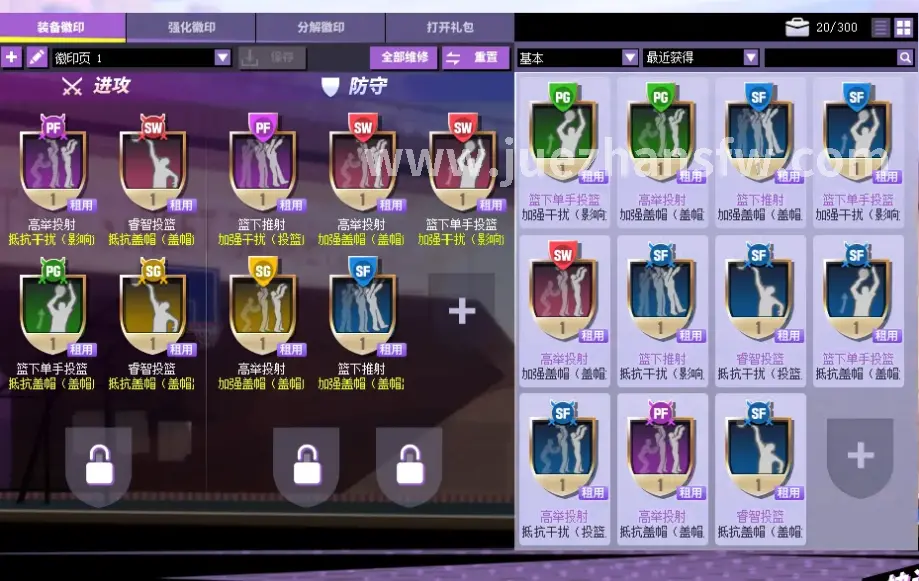The height and width of the screenshot is (581, 919).
Task: Click the pencil rename icon
Action: 36,58
